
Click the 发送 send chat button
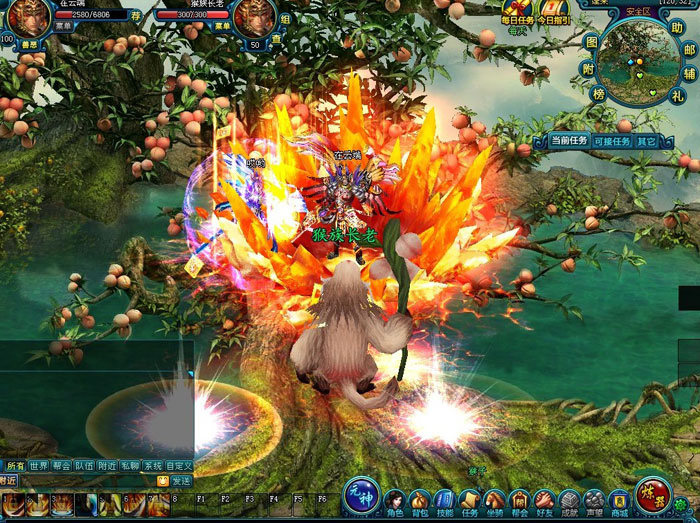click(179, 480)
